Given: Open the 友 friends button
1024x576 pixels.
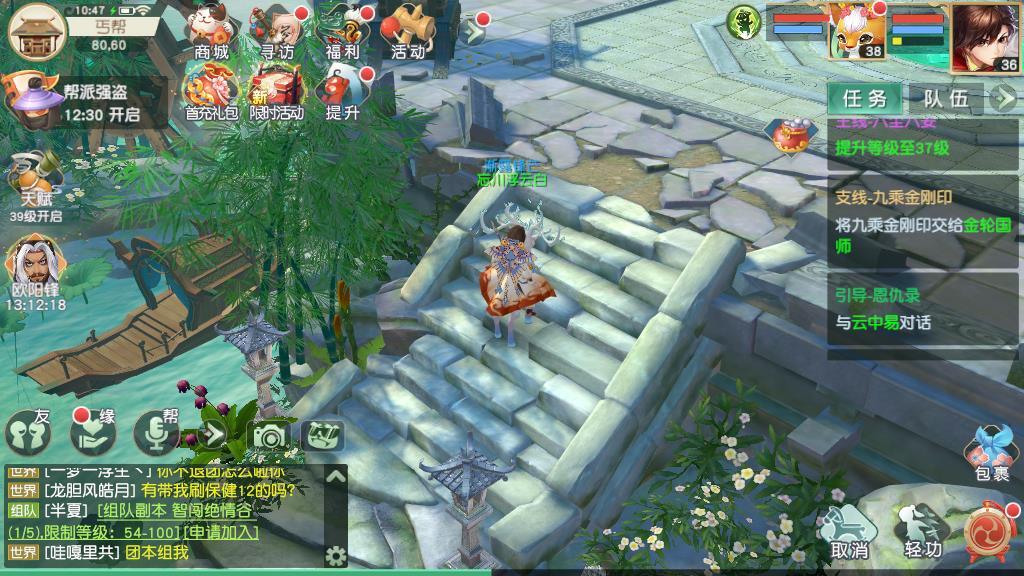Looking at the screenshot, I should [29, 432].
